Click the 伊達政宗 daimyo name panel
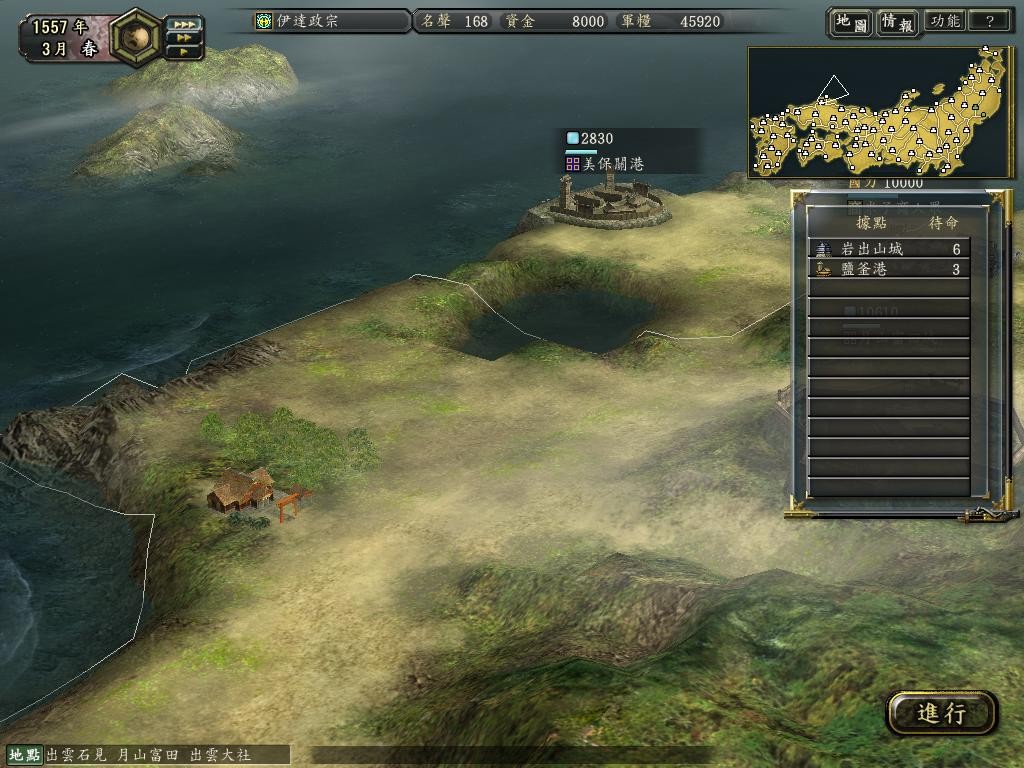1024x768 pixels. coord(332,21)
